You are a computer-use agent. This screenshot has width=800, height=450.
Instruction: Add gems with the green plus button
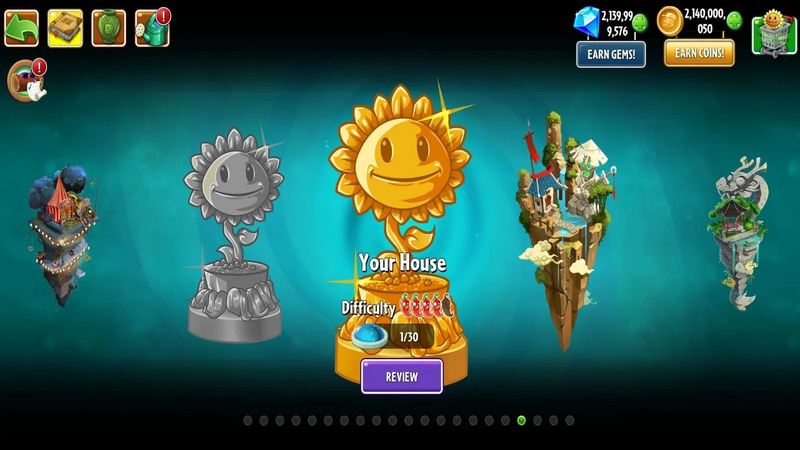[x=640, y=22]
